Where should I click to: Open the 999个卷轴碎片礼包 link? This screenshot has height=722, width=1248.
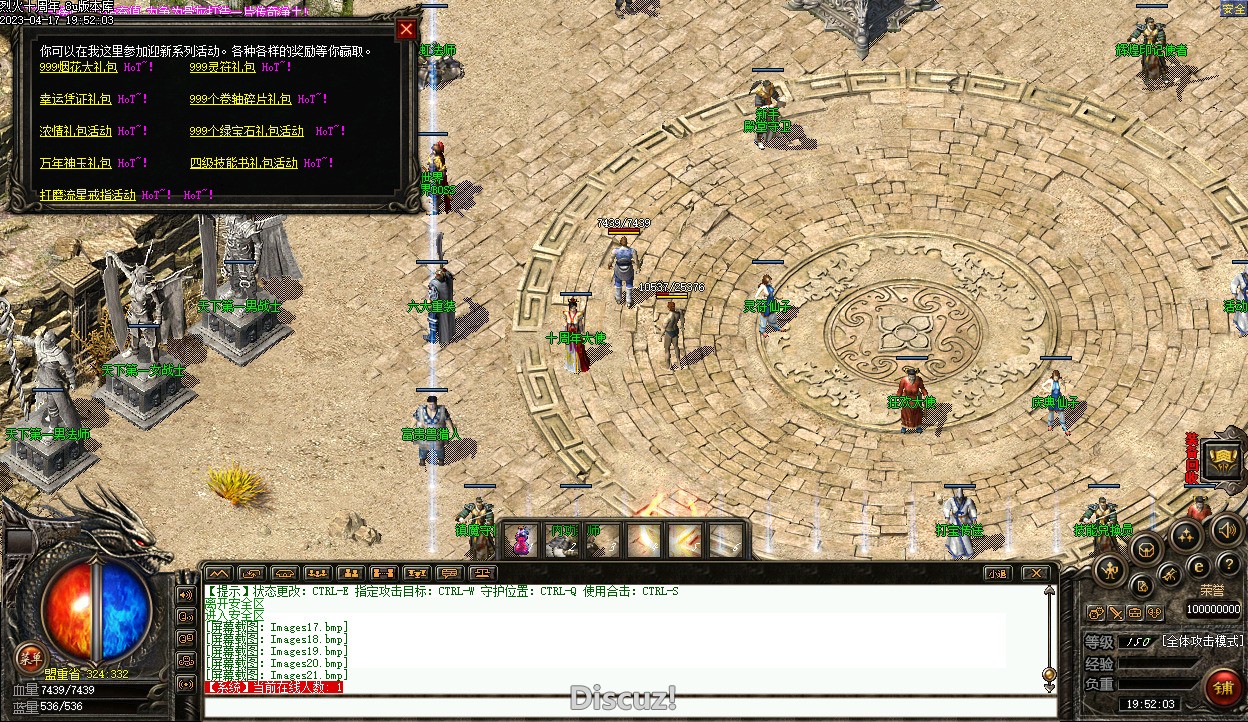point(240,99)
